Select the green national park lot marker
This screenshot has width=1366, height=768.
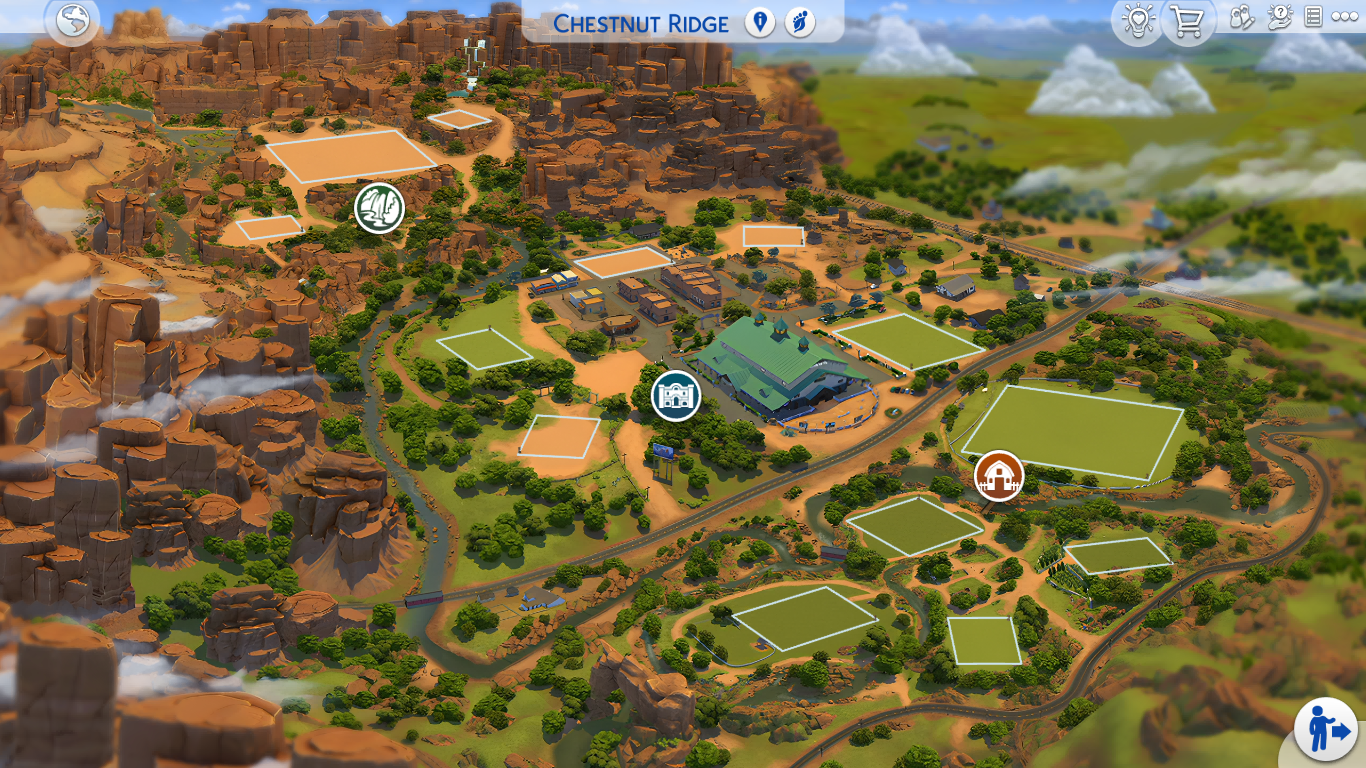[380, 208]
